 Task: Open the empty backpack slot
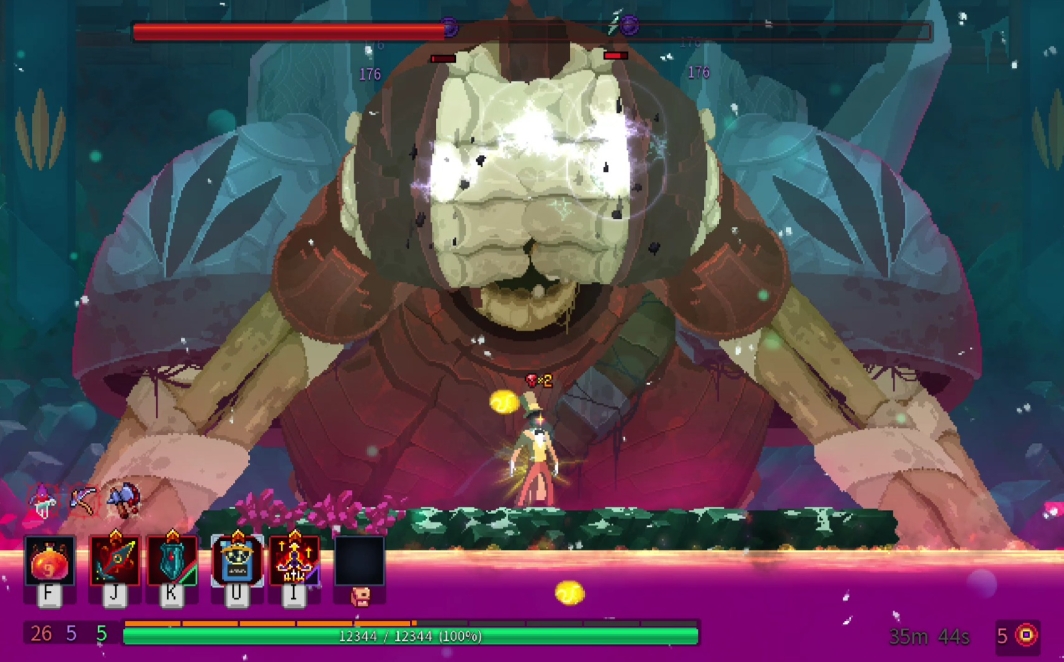point(360,561)
